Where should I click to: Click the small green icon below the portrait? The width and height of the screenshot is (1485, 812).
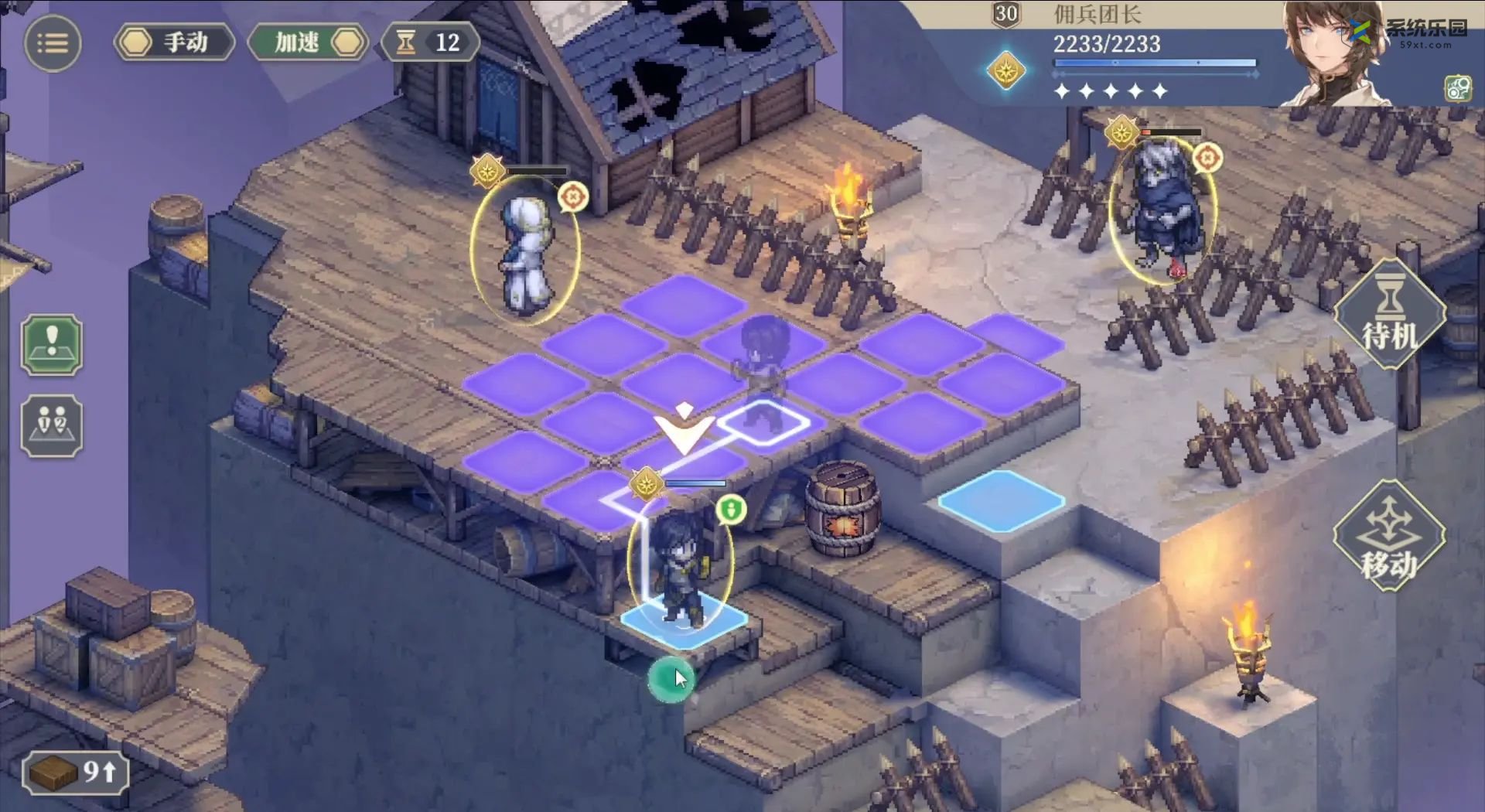[1458, 88]
